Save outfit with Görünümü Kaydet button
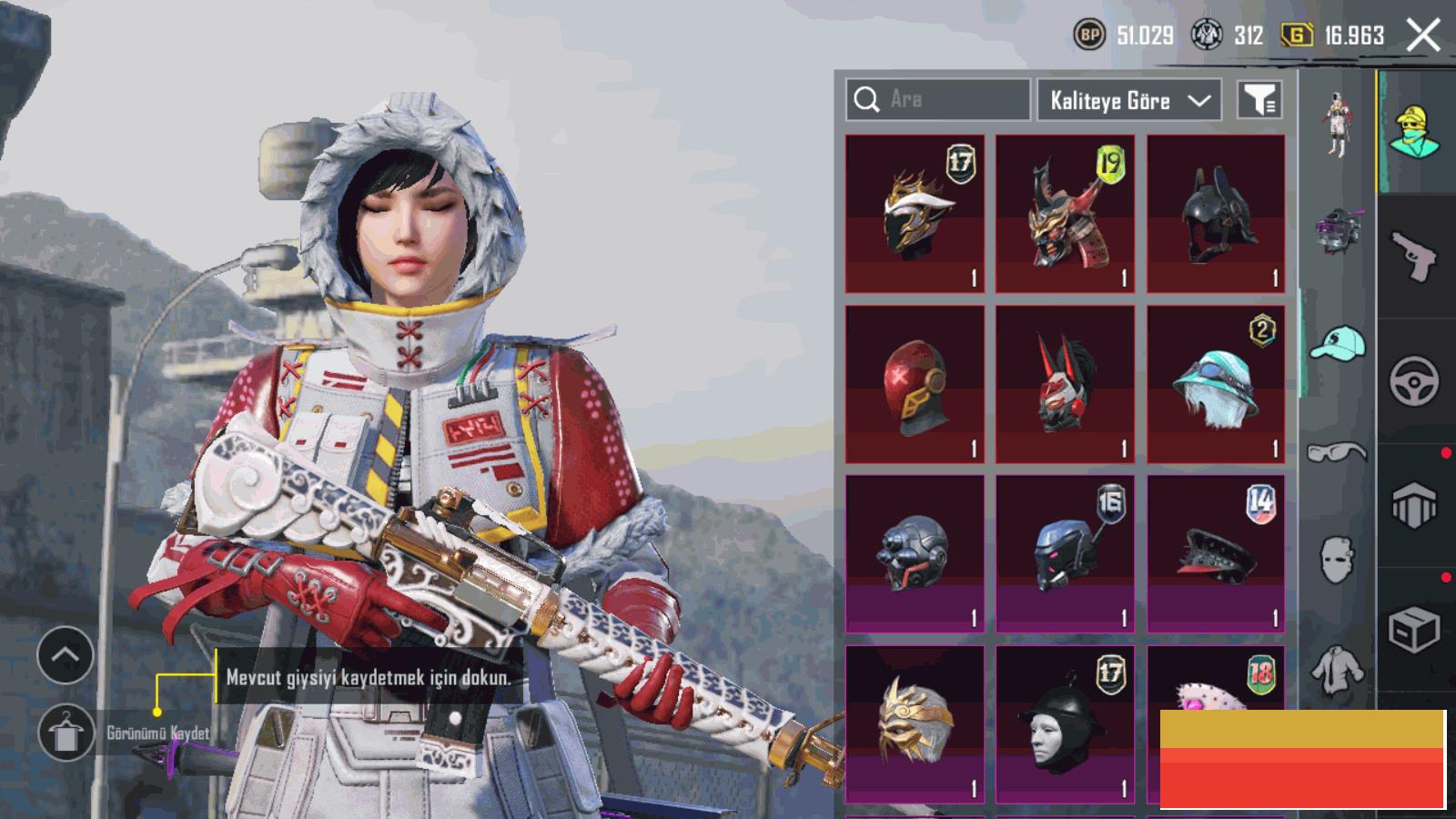 [x=66, y=733]
